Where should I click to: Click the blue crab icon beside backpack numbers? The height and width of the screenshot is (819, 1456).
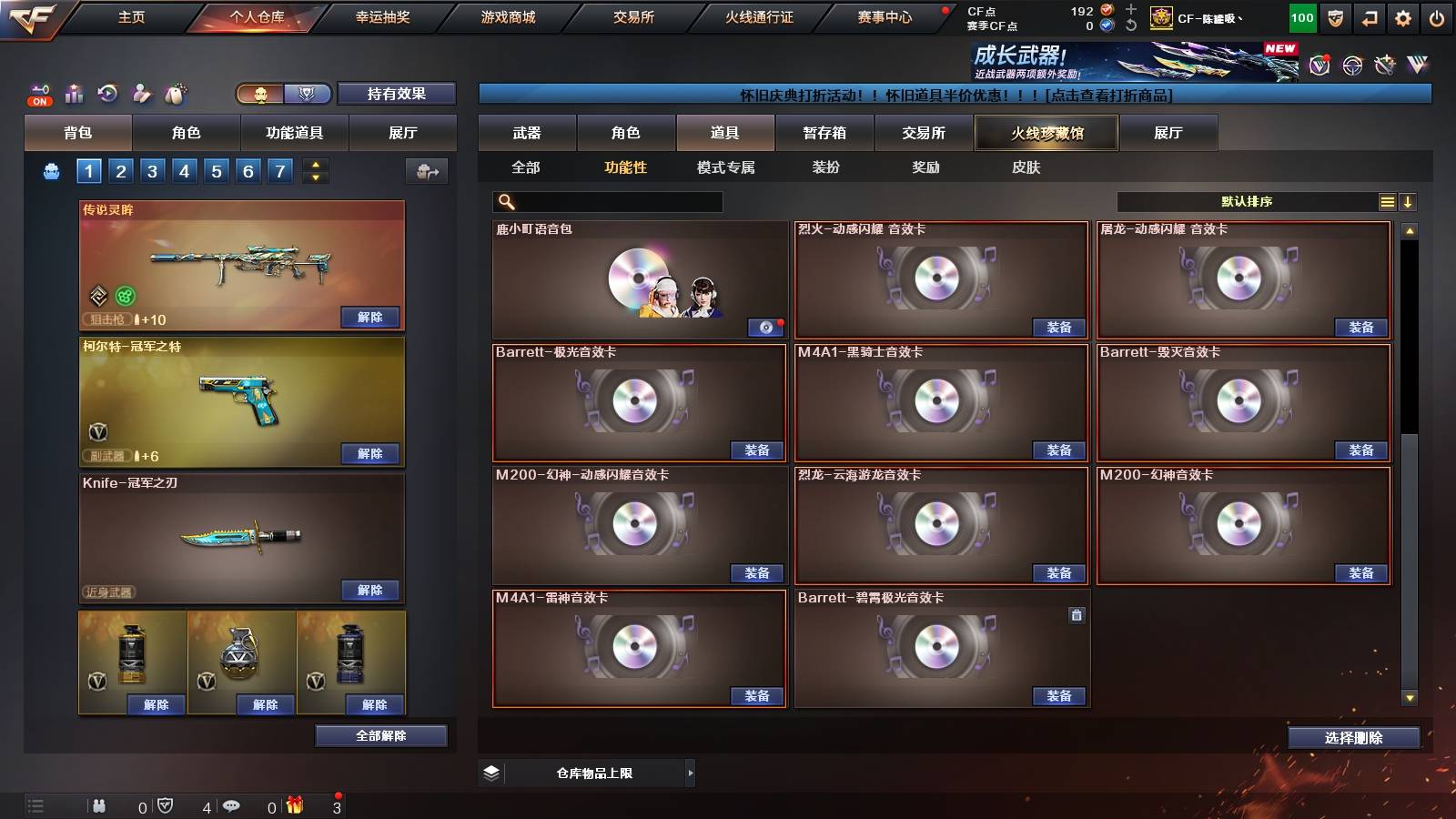(52, 169)
